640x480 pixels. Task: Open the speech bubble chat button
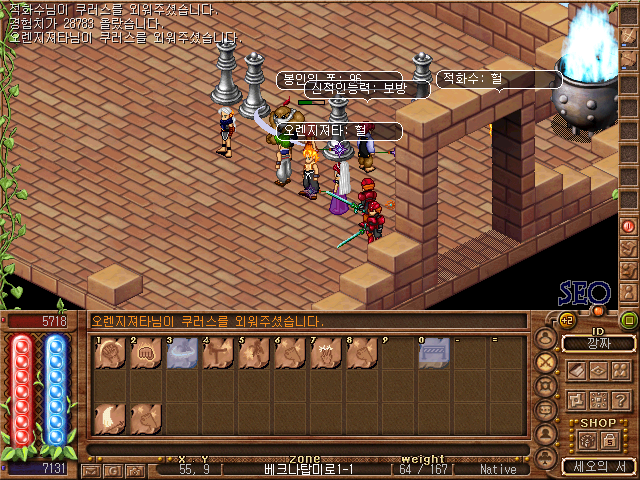(x=545, y=410)
